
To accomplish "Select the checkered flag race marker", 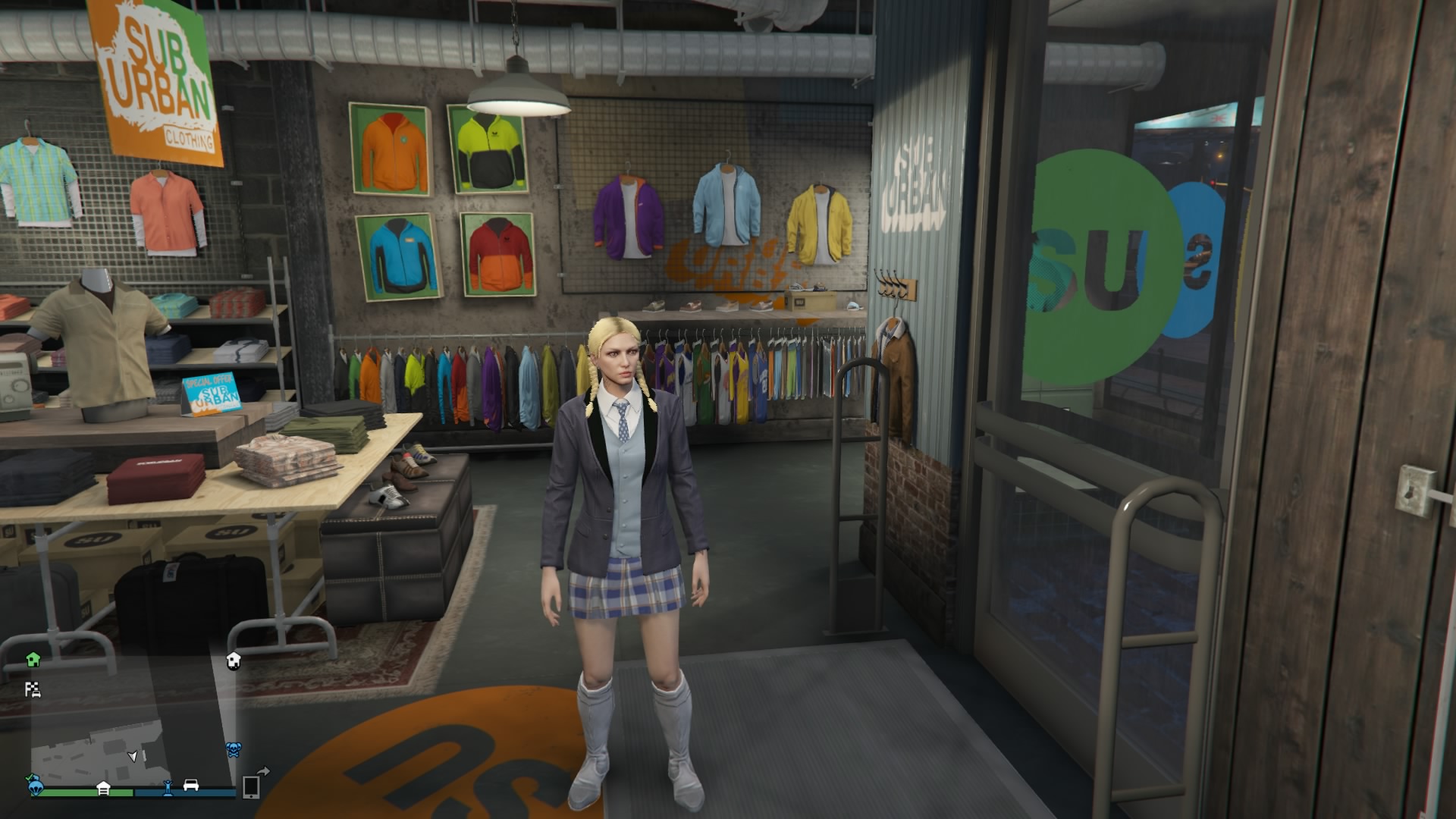I will click(x=33, y=689).
